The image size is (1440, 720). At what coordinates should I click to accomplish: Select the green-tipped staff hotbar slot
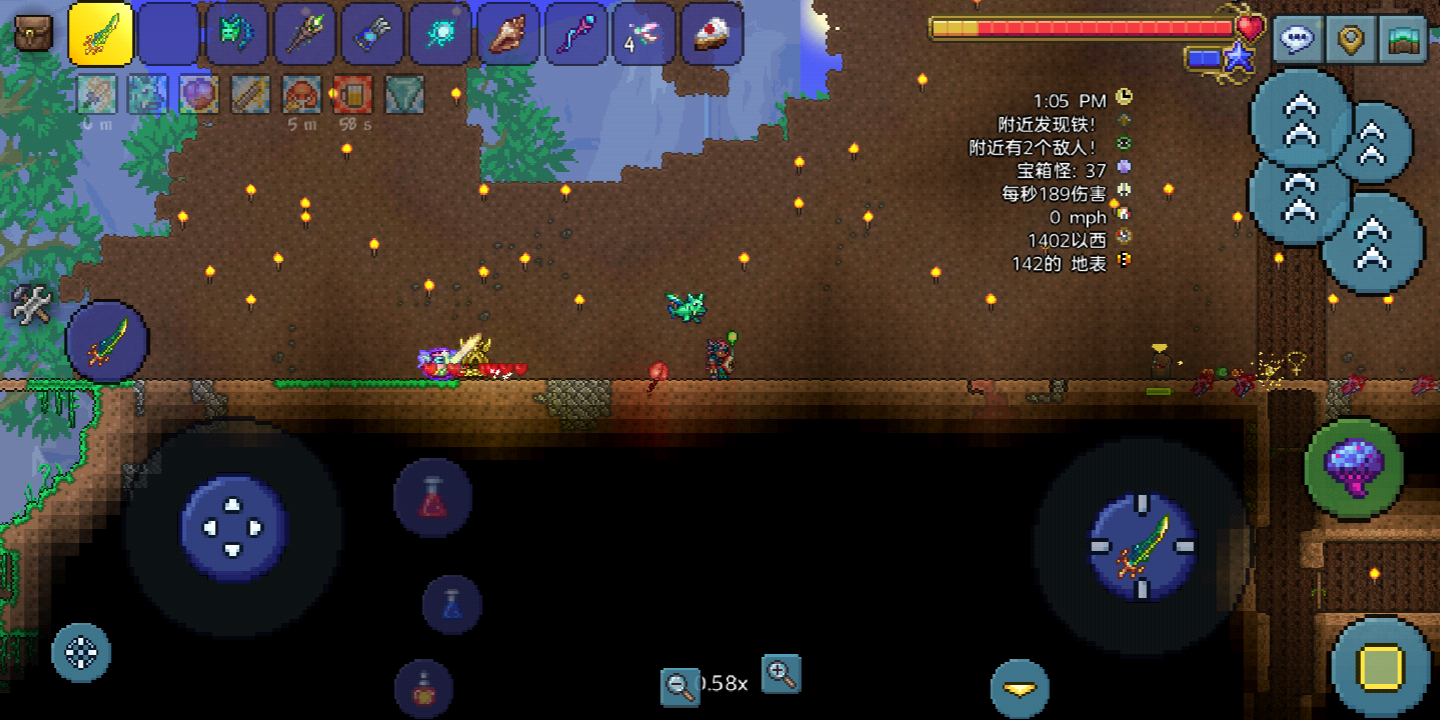coord(304,34)
